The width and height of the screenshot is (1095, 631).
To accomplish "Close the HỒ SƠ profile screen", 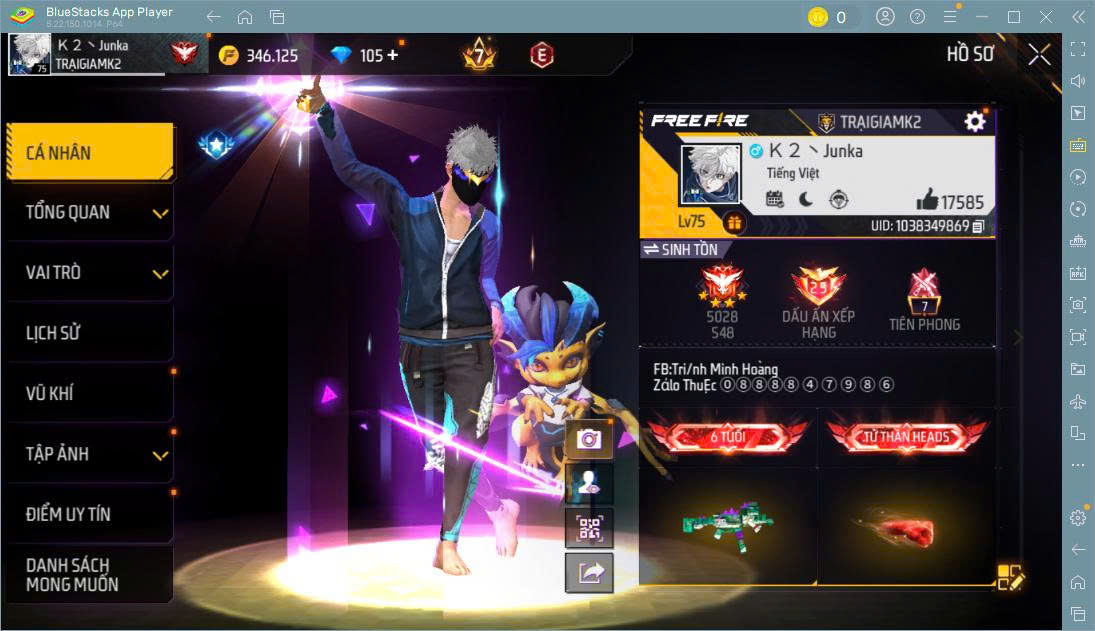I will [x=1039, y=54].
